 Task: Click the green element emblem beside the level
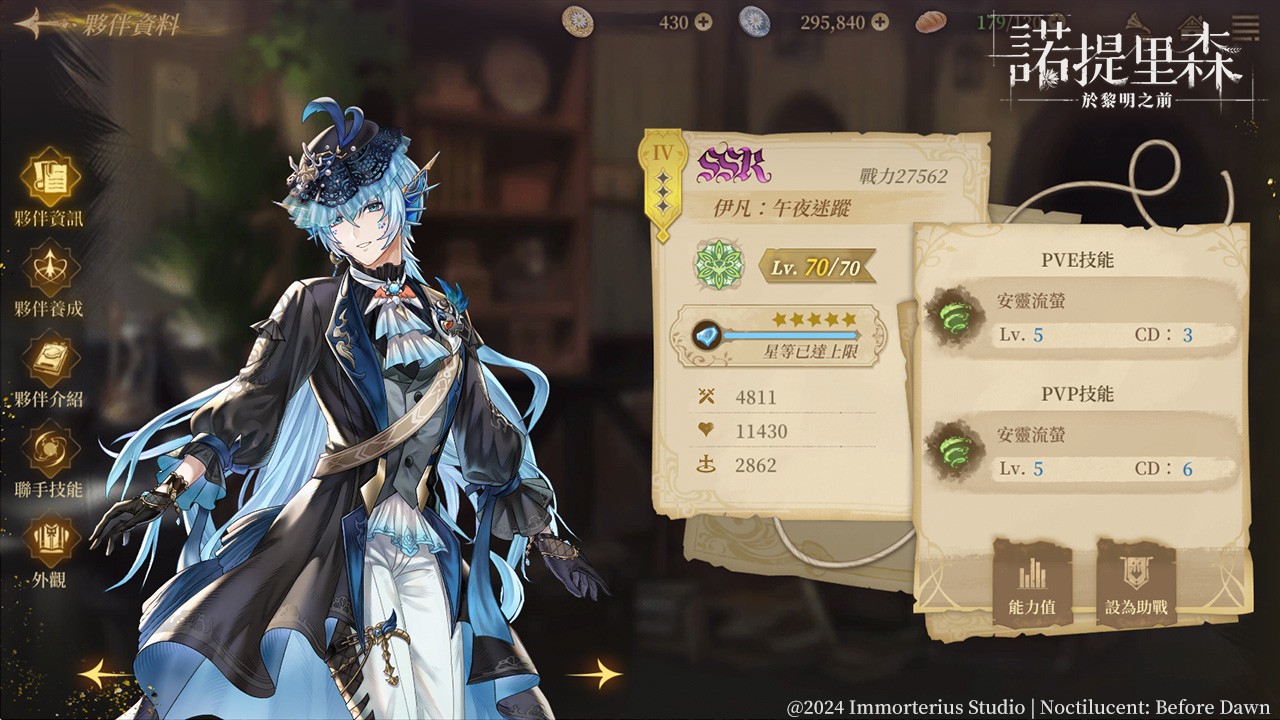[718, 265]
